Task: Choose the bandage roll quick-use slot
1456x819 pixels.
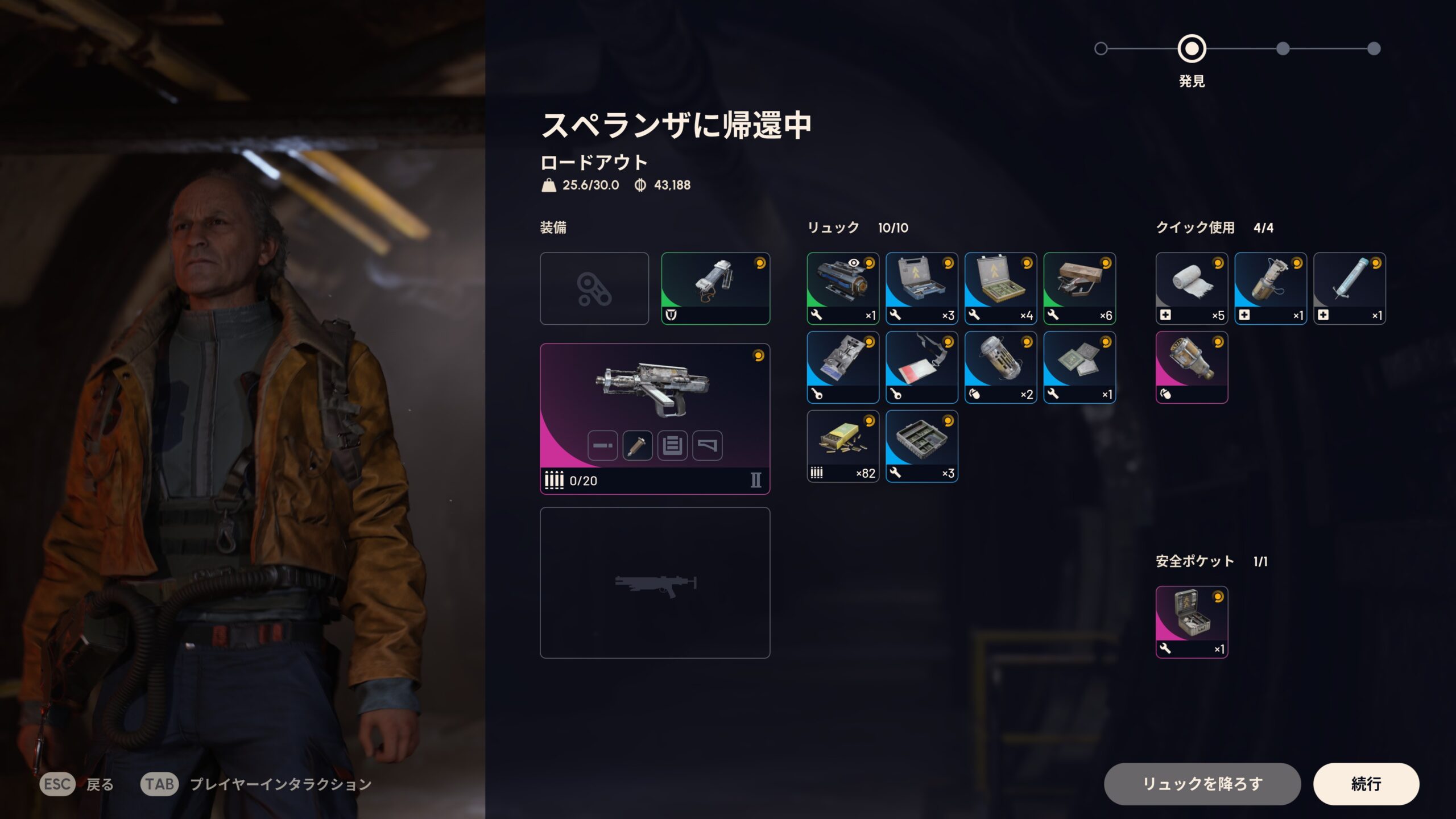Action: pos(1192,288)
